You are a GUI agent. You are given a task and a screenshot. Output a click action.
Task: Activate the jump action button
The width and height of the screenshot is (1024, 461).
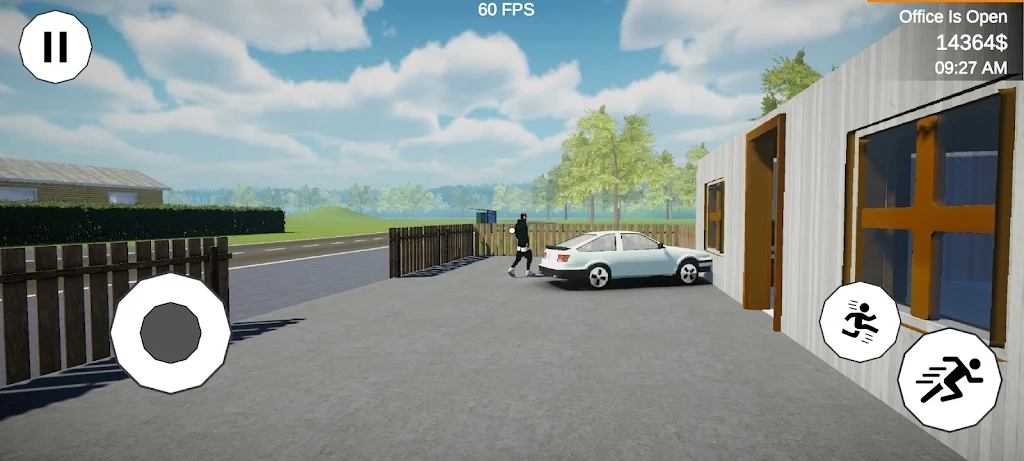859,321
